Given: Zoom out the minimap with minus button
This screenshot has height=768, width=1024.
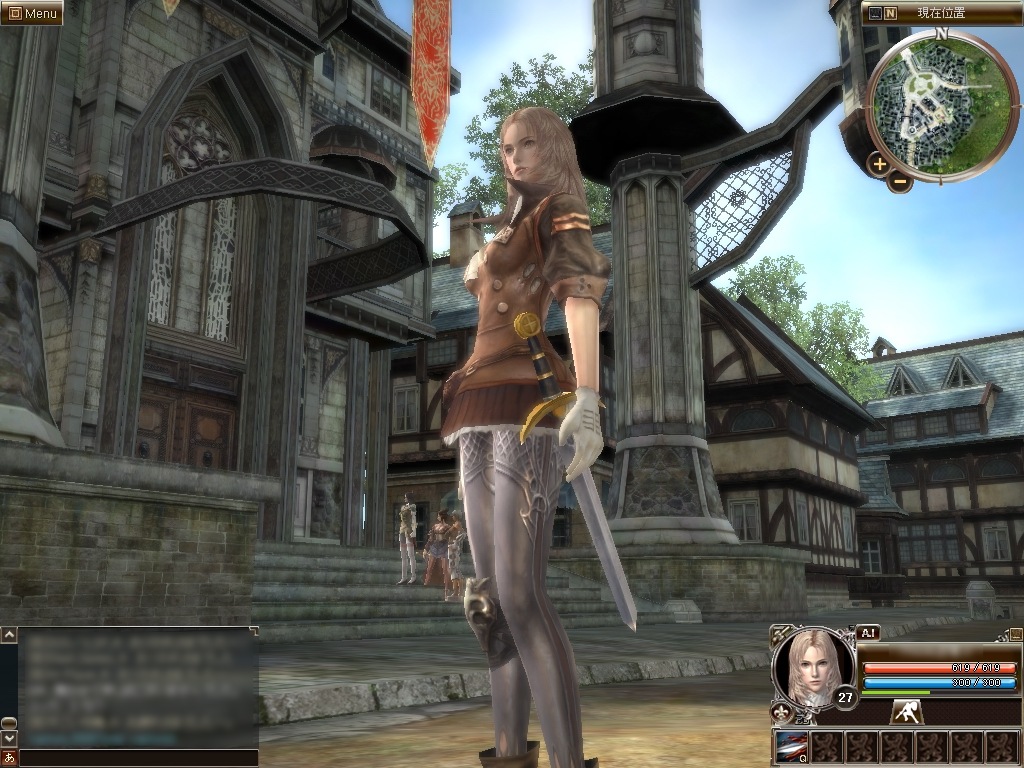Looking at the screenshot, I should click(x=900, y=182).
